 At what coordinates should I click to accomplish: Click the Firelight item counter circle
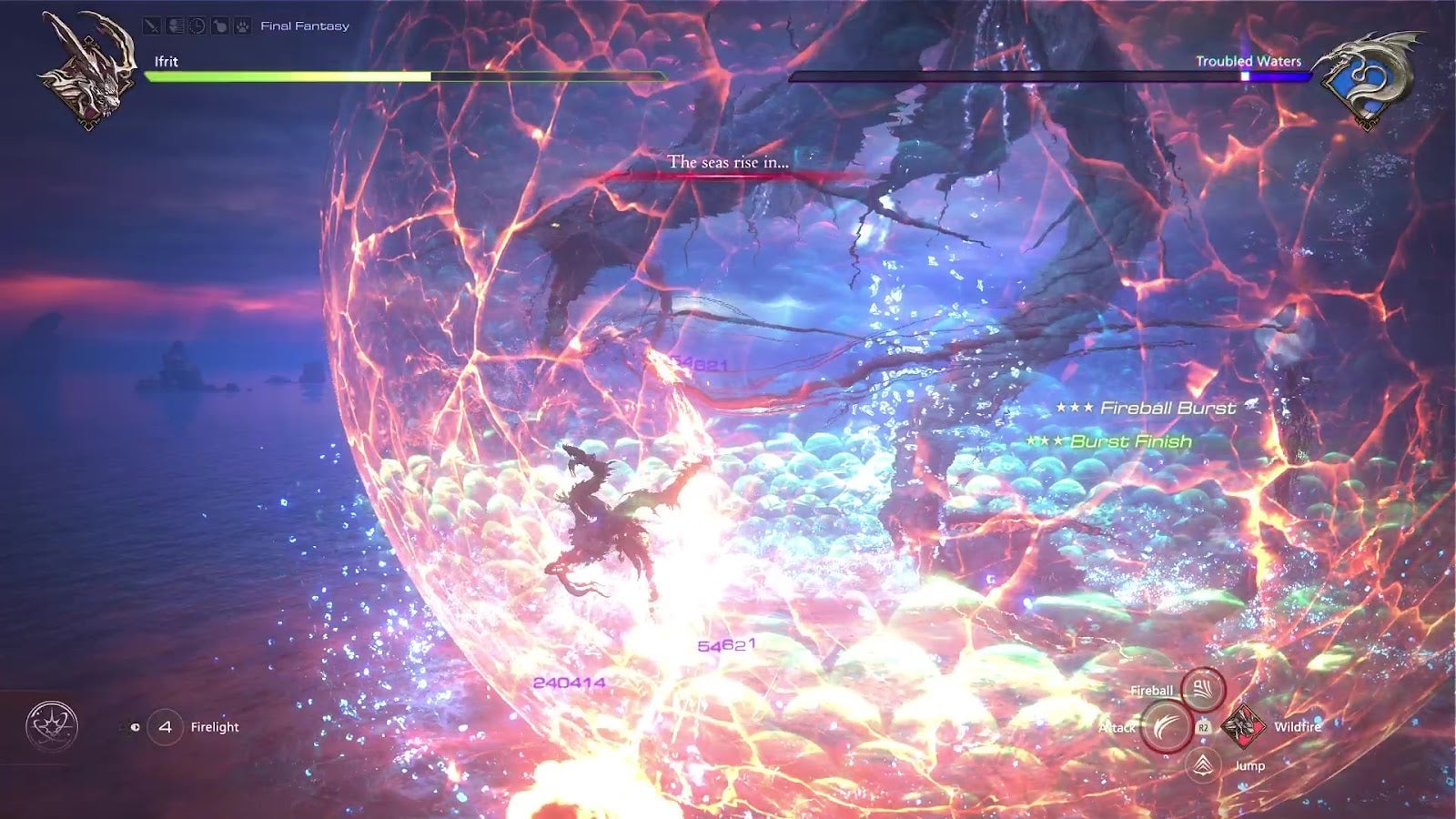[x=167, y=727]
